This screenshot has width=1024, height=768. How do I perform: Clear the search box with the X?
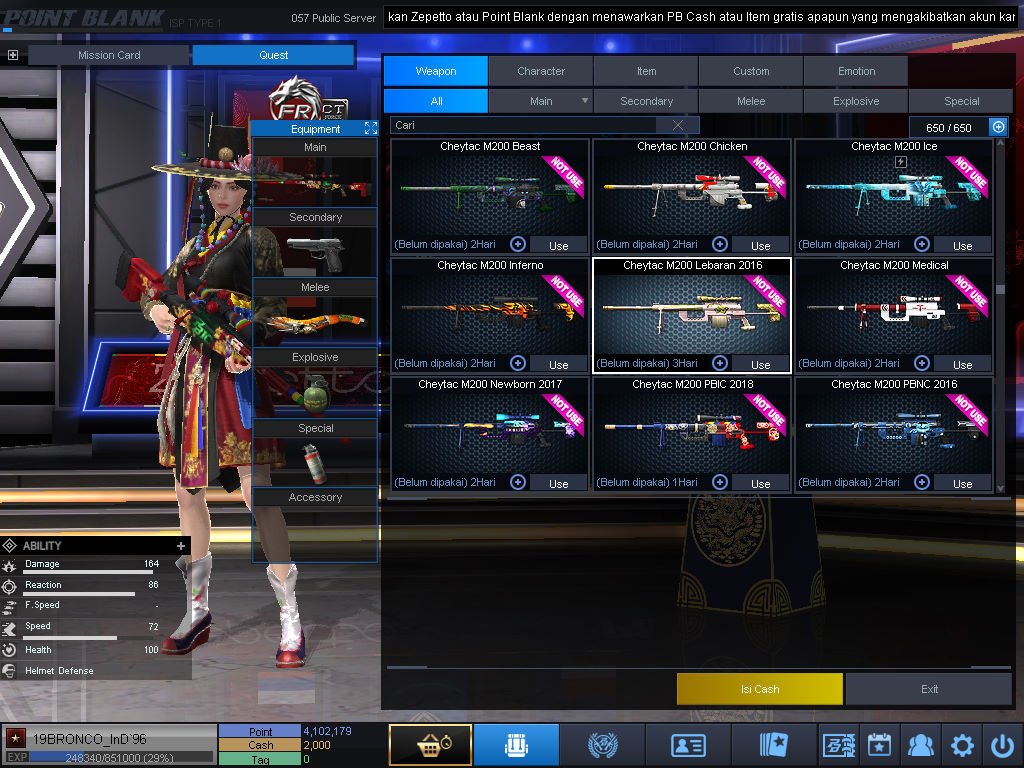click(679, 125)
